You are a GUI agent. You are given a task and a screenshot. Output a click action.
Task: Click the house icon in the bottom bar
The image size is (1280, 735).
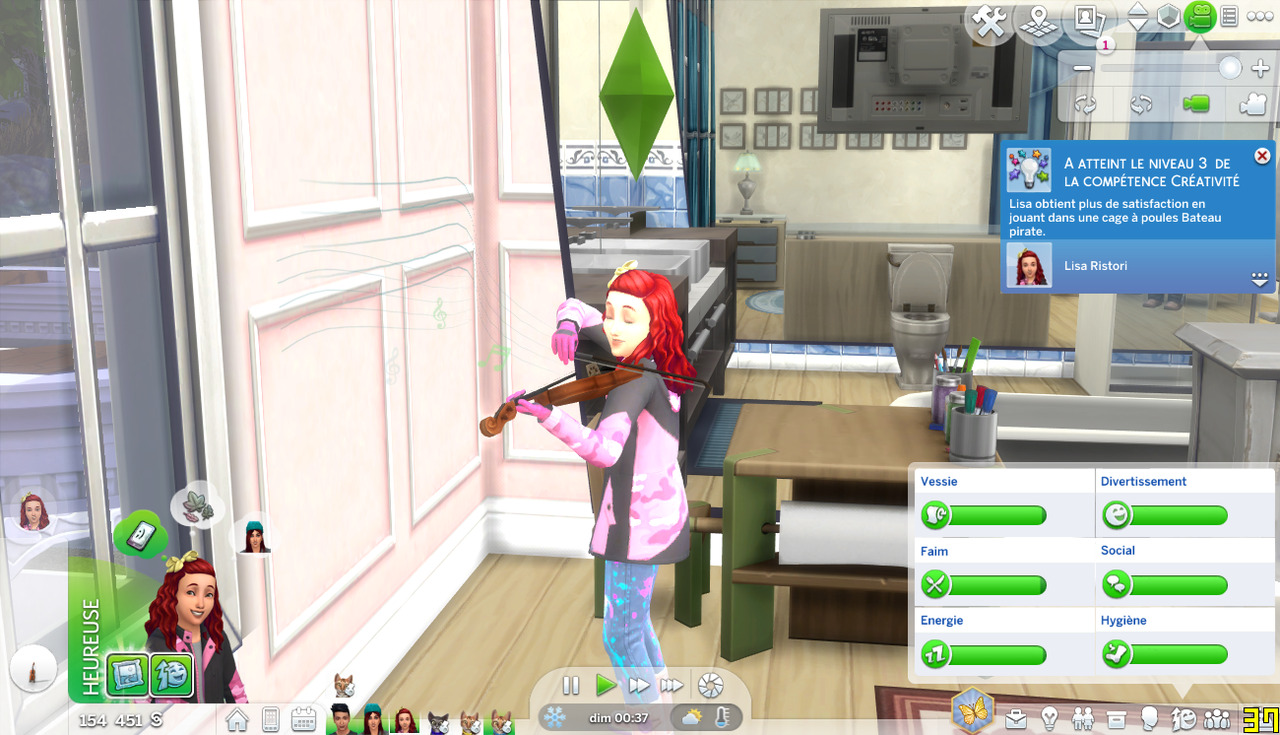click(x=237, y=719)
